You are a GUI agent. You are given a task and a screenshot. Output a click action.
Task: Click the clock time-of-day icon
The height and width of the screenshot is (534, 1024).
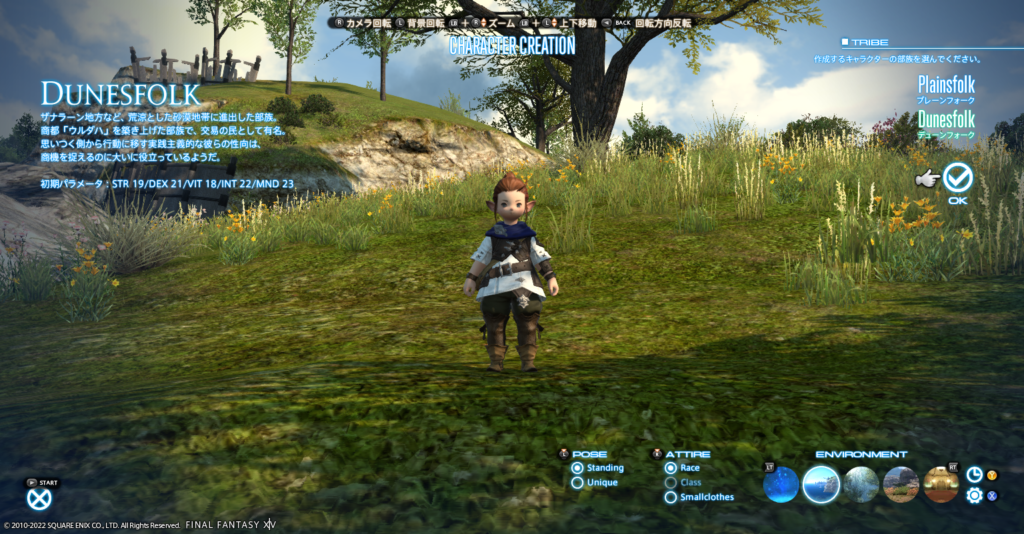click(974, 475)
